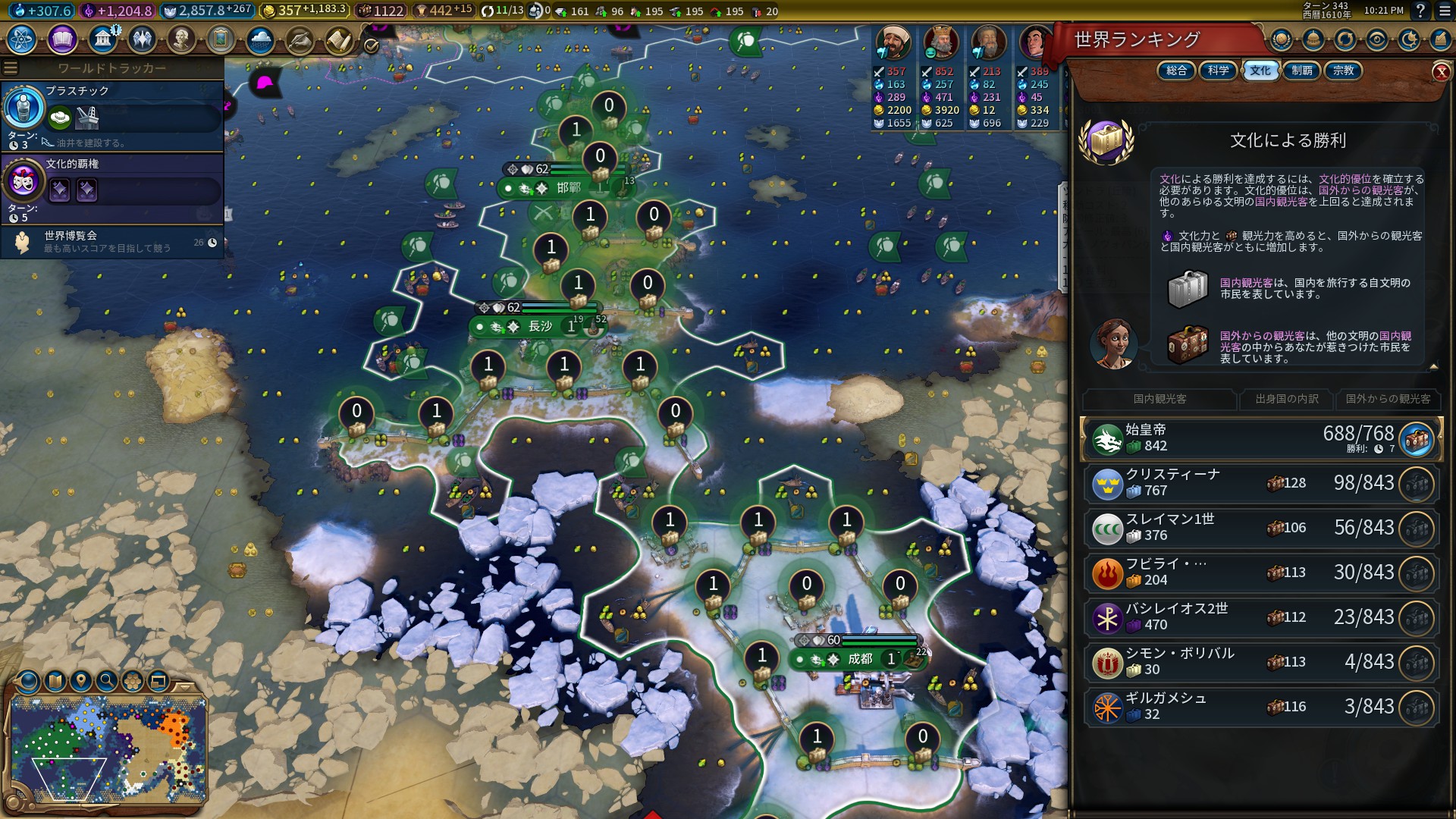Switch to the 科学 ranking tab
This screenshot has width=1456, height=819.
[x=1218, y=71]
